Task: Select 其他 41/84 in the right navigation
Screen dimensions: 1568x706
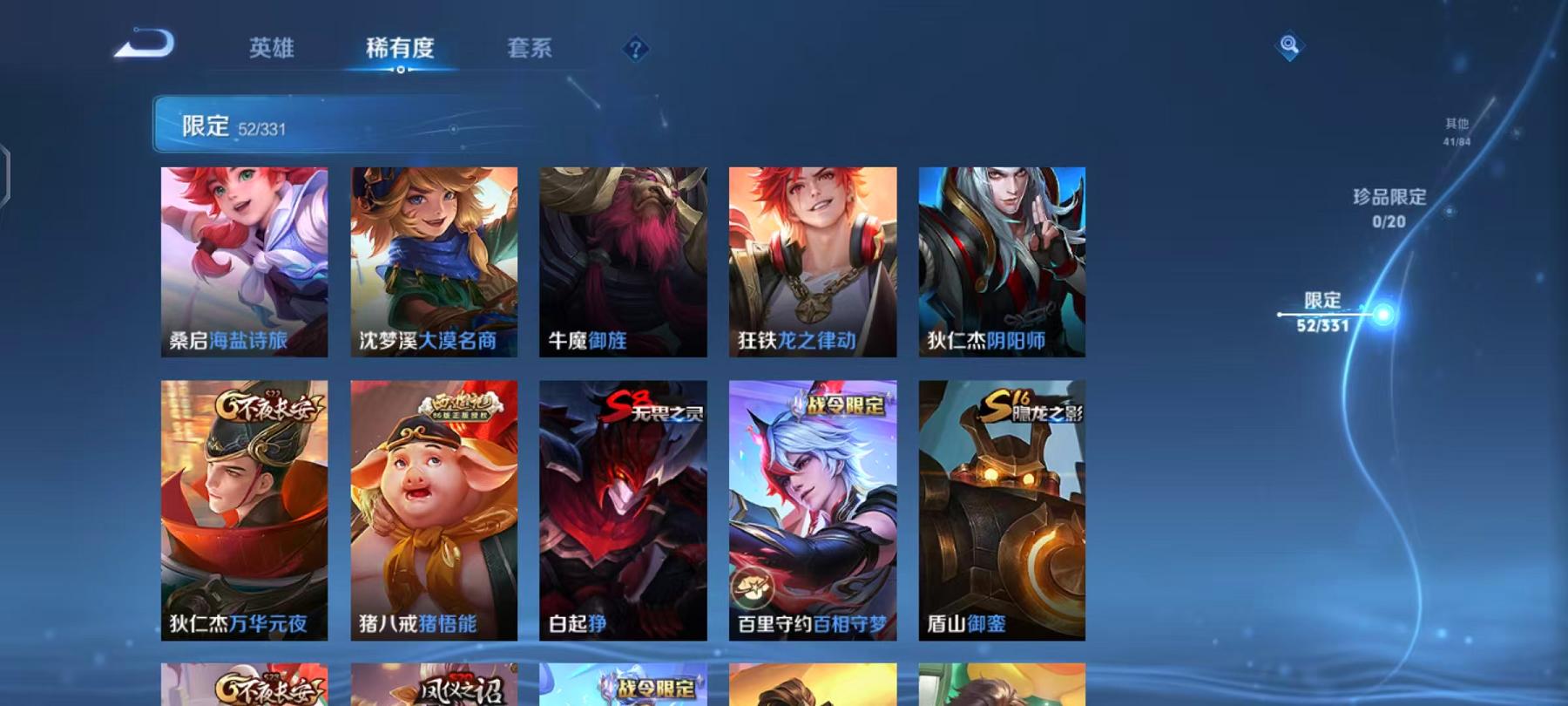Action: [x=1456, y=132]
